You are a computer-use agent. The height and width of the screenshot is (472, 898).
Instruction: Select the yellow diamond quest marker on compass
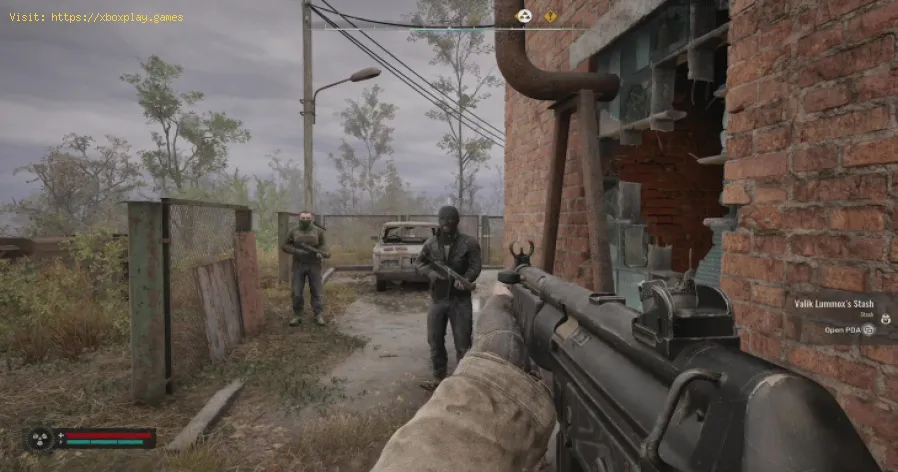550,15
